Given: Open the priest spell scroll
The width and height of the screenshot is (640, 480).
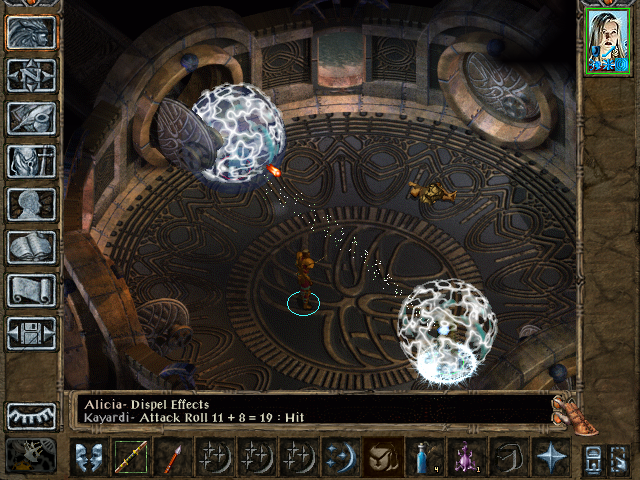Looking at the screenshot, I should [x=32, y=290].
